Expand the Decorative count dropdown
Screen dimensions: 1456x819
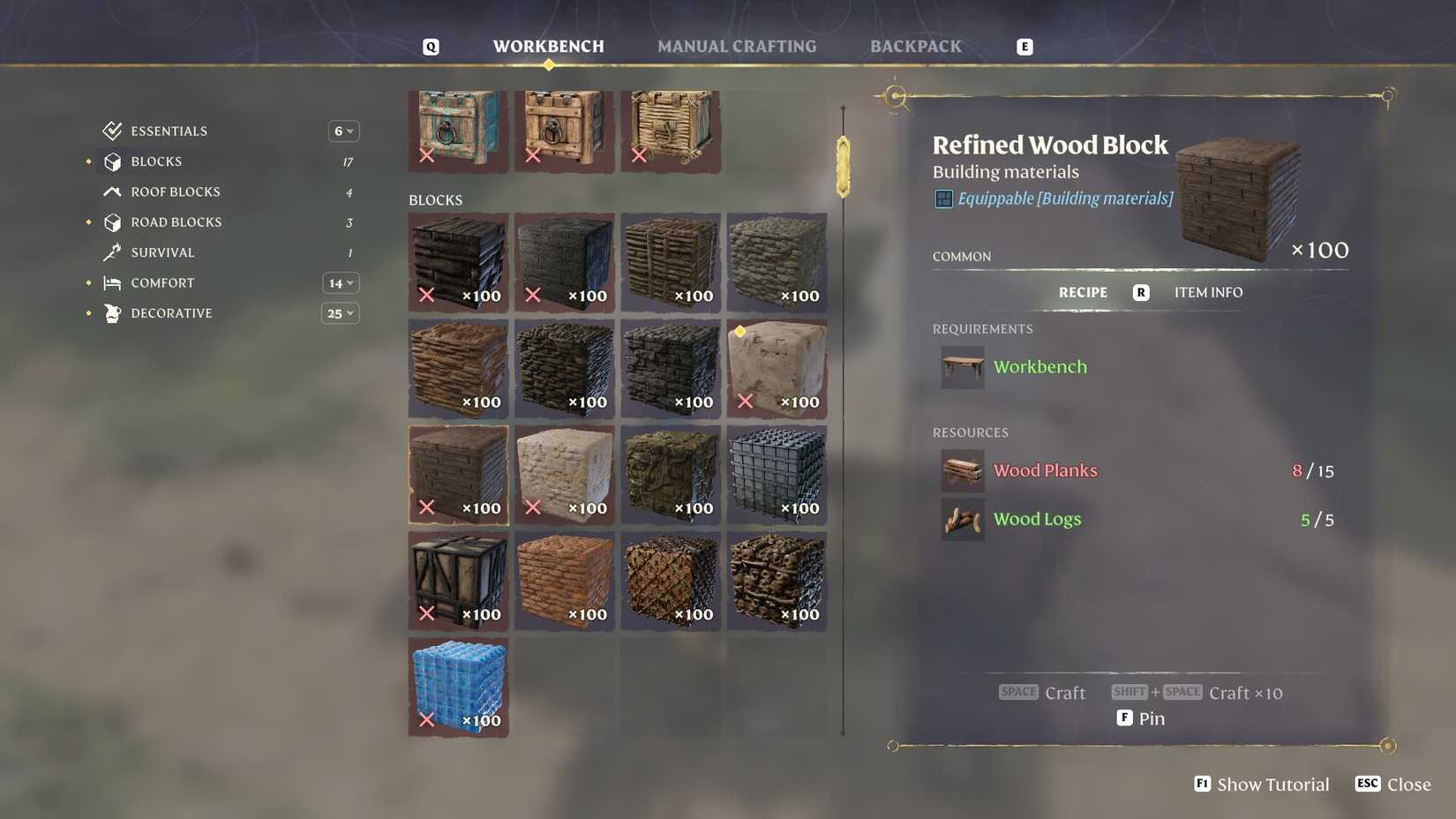[x=341, y=312]
